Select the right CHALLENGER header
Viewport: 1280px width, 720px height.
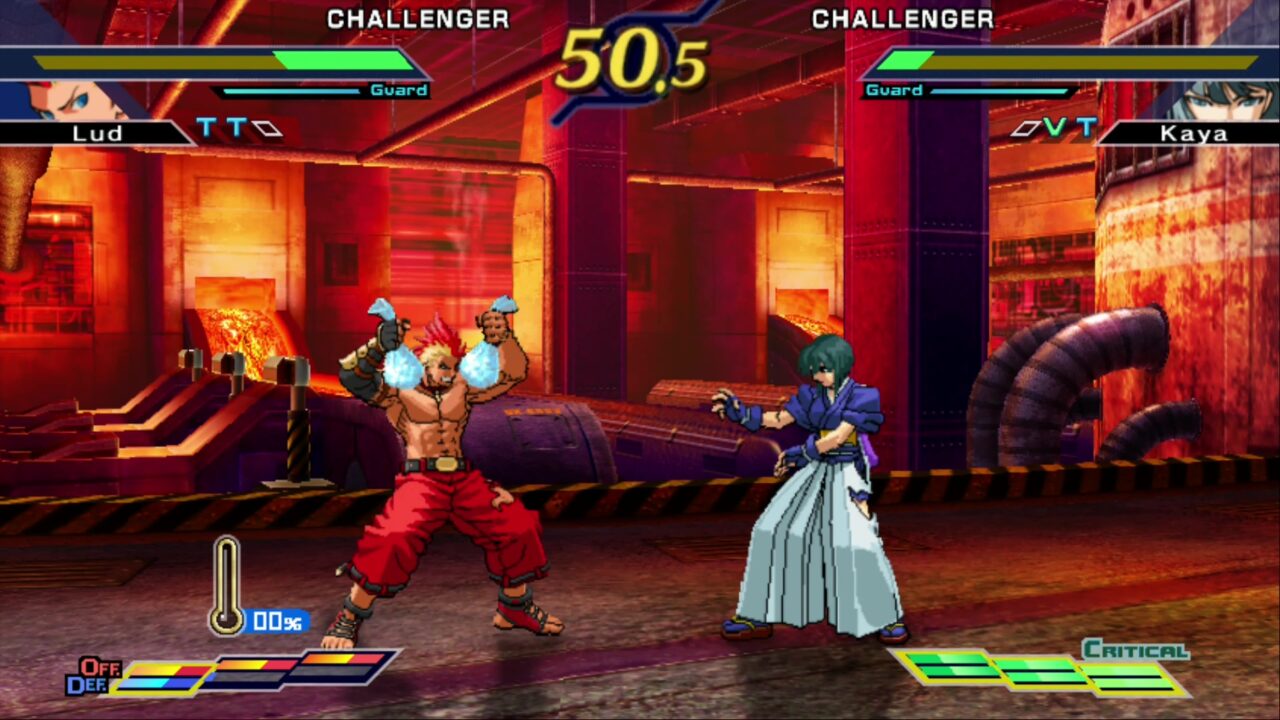pos(902,19)
